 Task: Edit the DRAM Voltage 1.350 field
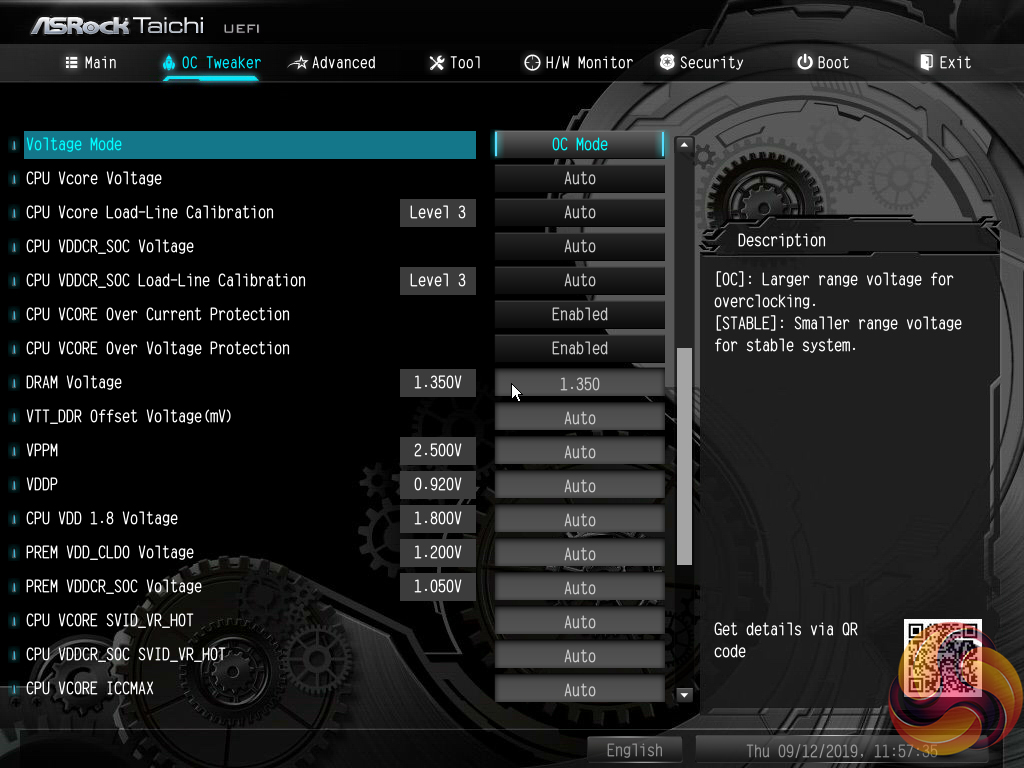[x=579, y=384]
